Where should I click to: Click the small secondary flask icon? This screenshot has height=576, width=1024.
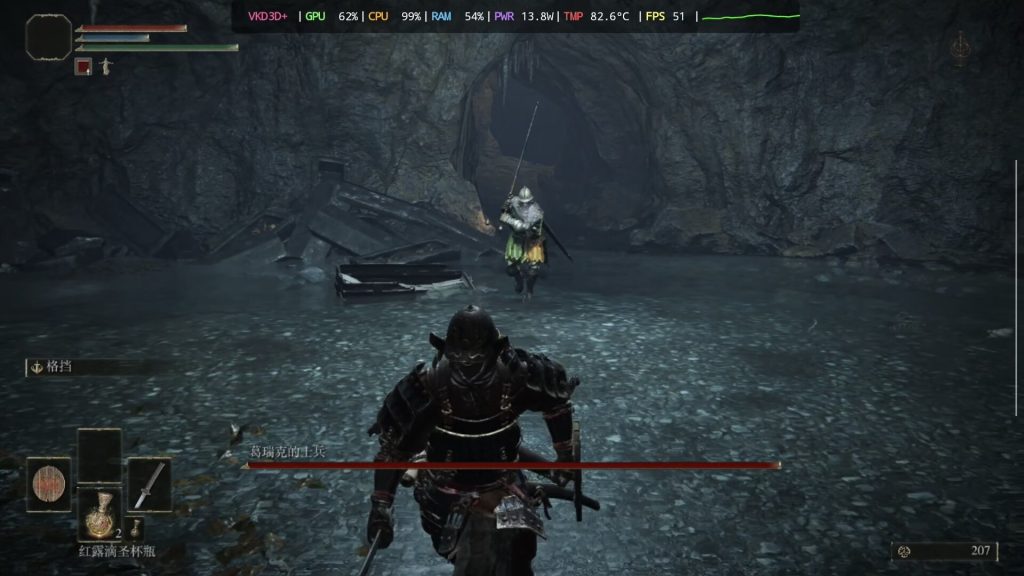coord(135,529)
